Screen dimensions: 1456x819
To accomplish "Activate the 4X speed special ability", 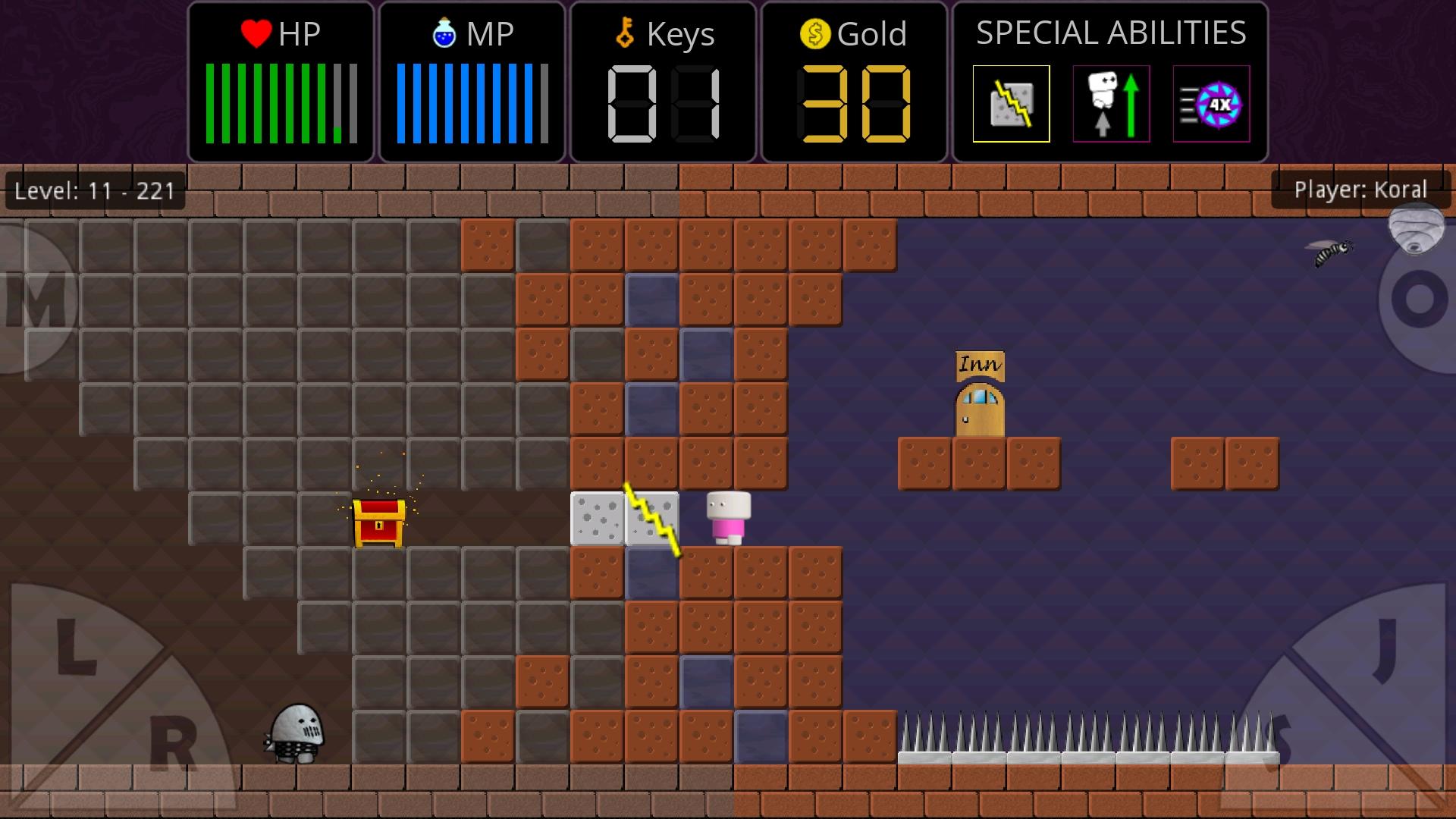I will (1210, 104).
